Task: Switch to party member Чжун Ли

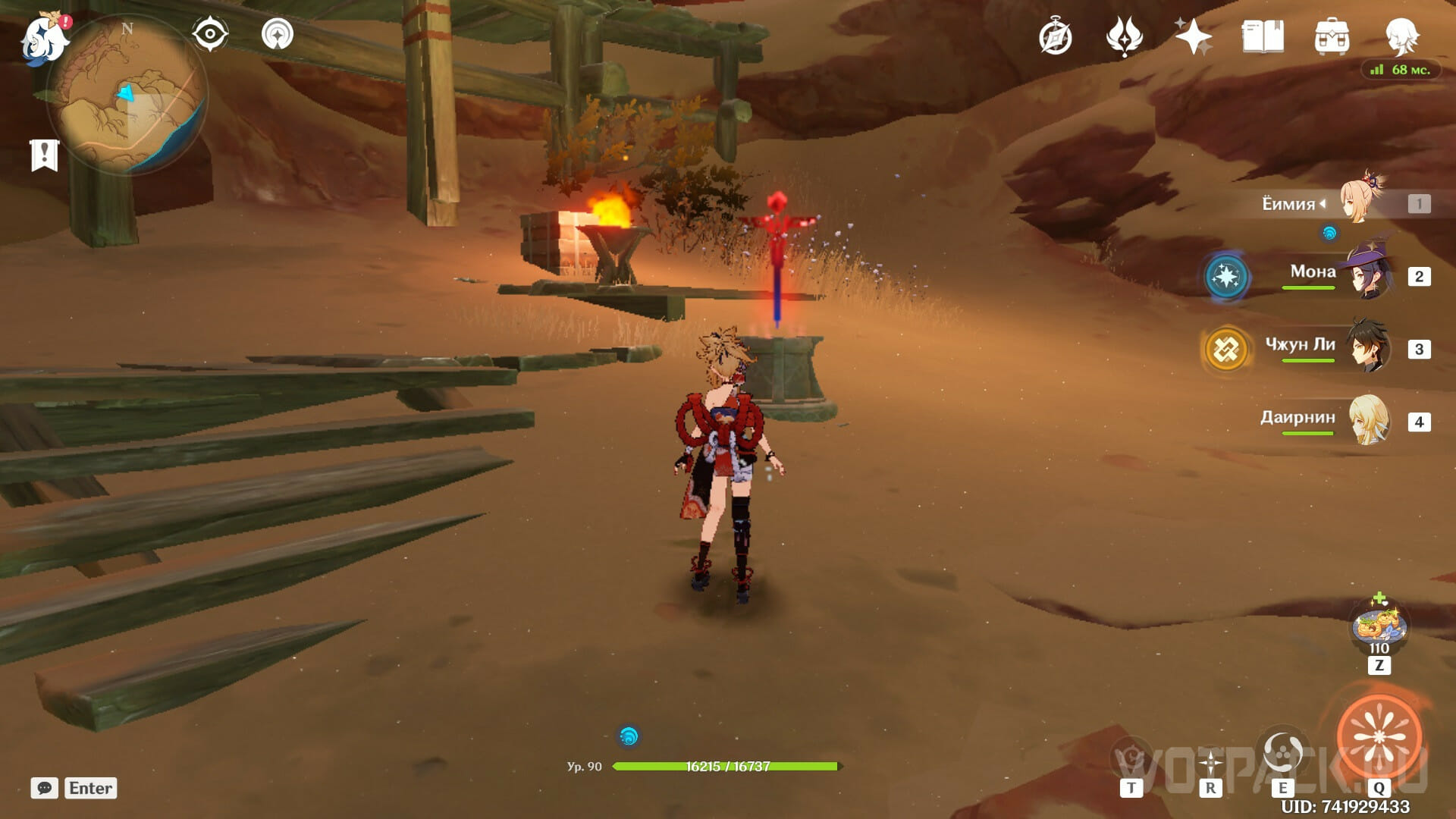Action: (x=1370, y=347)
